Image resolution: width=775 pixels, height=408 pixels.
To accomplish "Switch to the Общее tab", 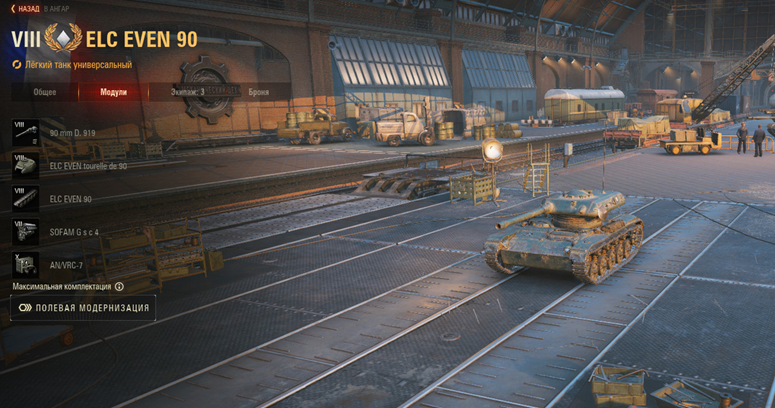I will 45,92.
